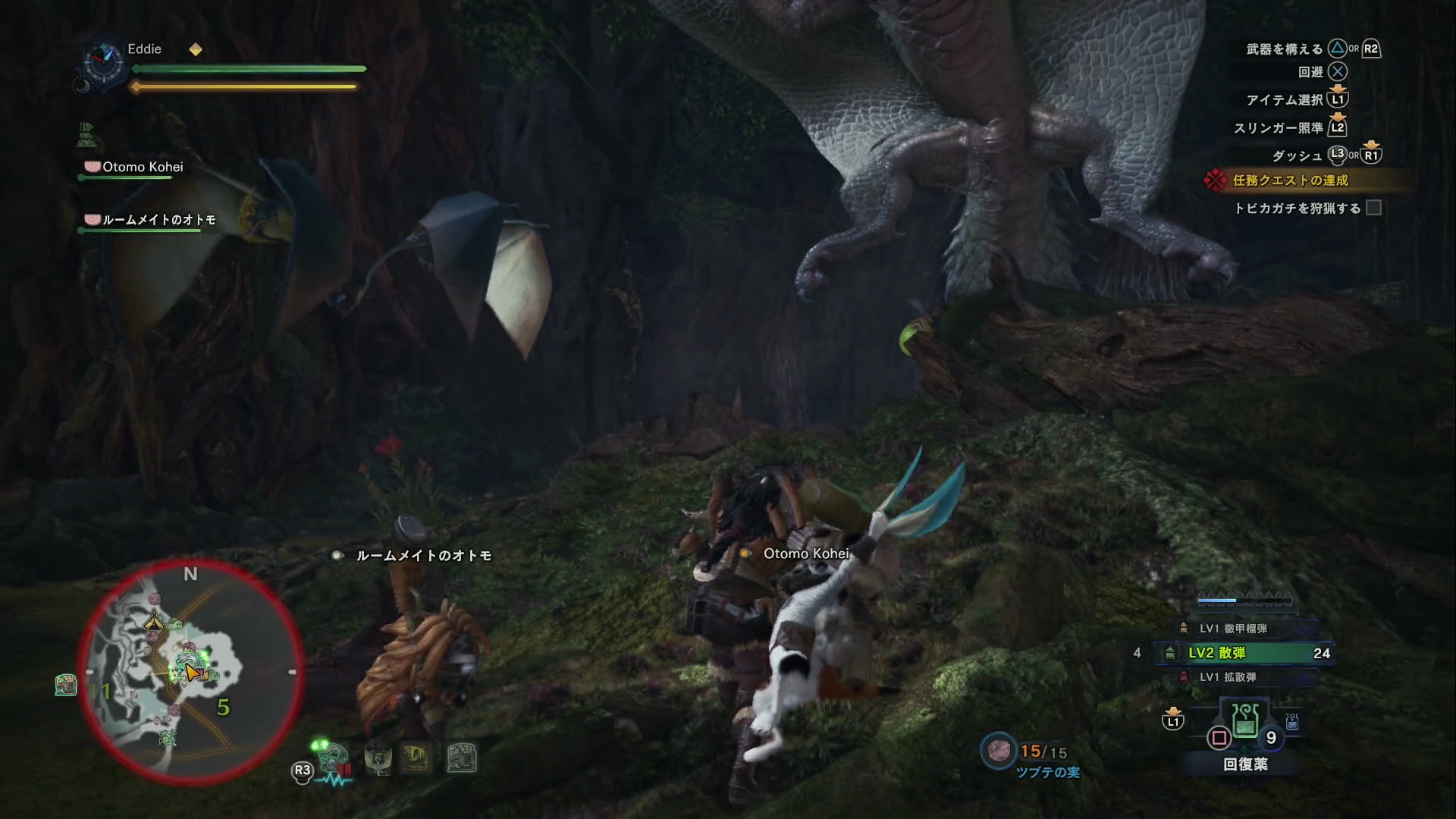Select the monster icon left of minimap

[66, 686]
